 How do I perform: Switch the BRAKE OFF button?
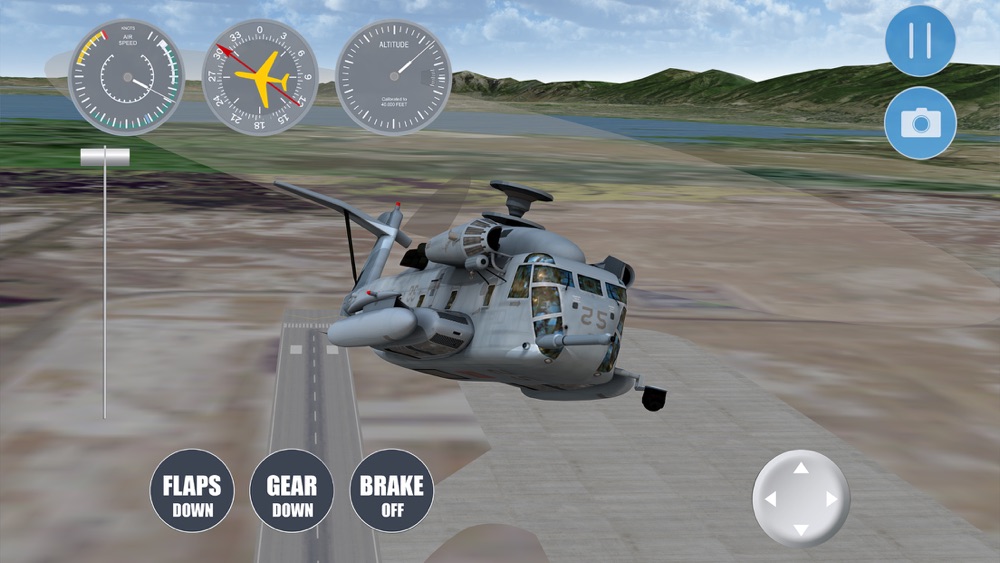pyautogui.click(x=391, y=490)
